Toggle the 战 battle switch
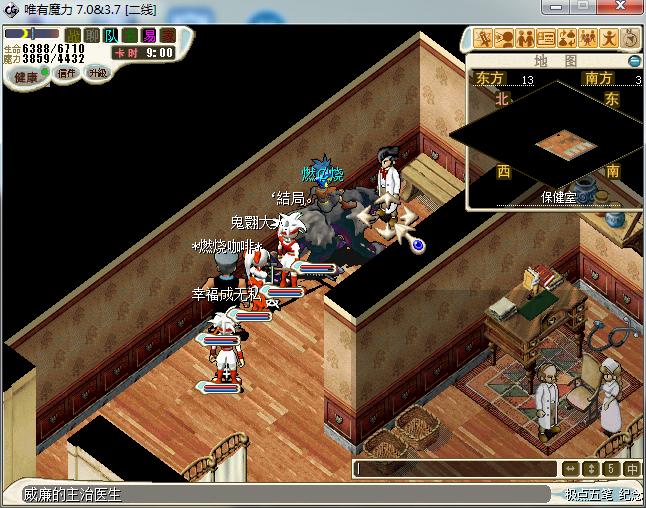The height and width of the screenshot is (508, 646). 73,35
